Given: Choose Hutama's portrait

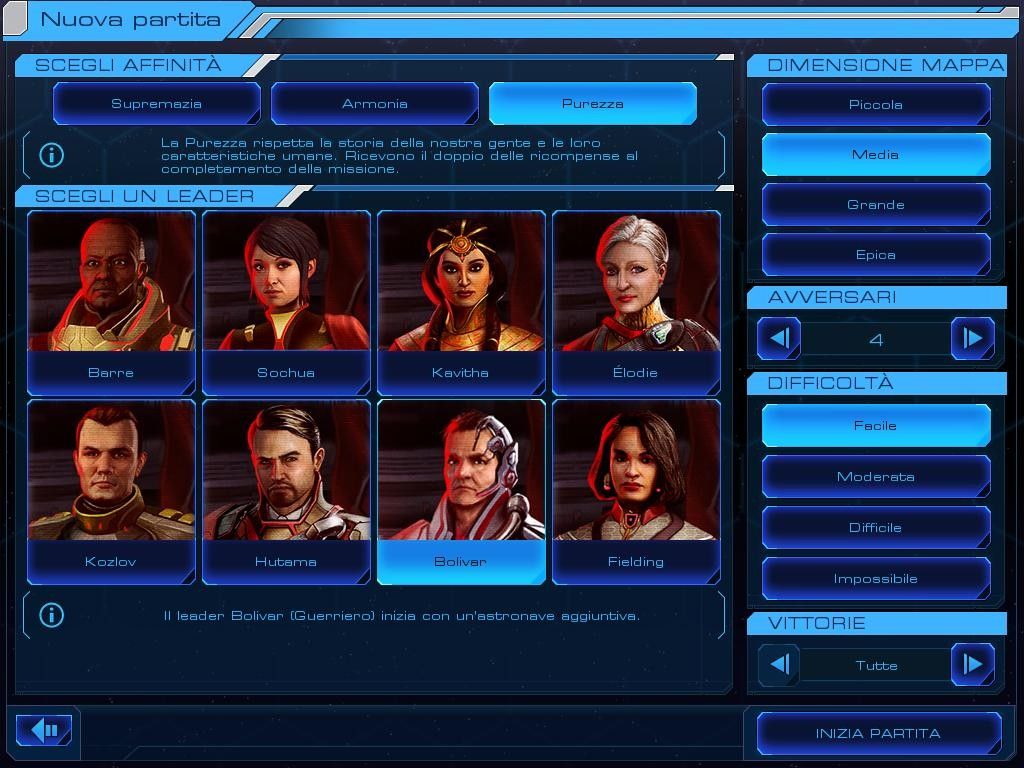Looking at the screenshot, I should click(x=286, y=491).
